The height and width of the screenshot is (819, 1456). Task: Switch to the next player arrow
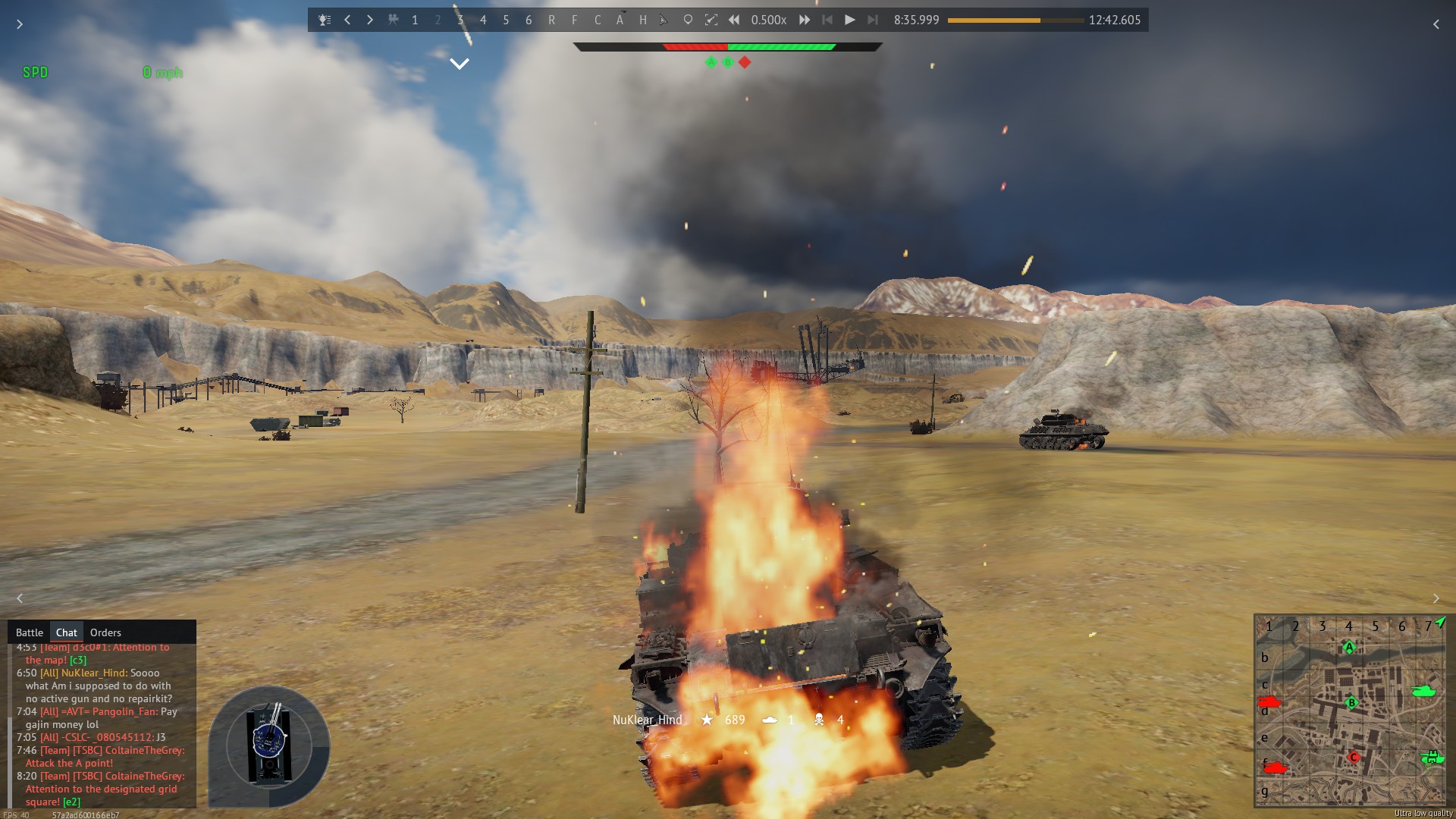370,20
